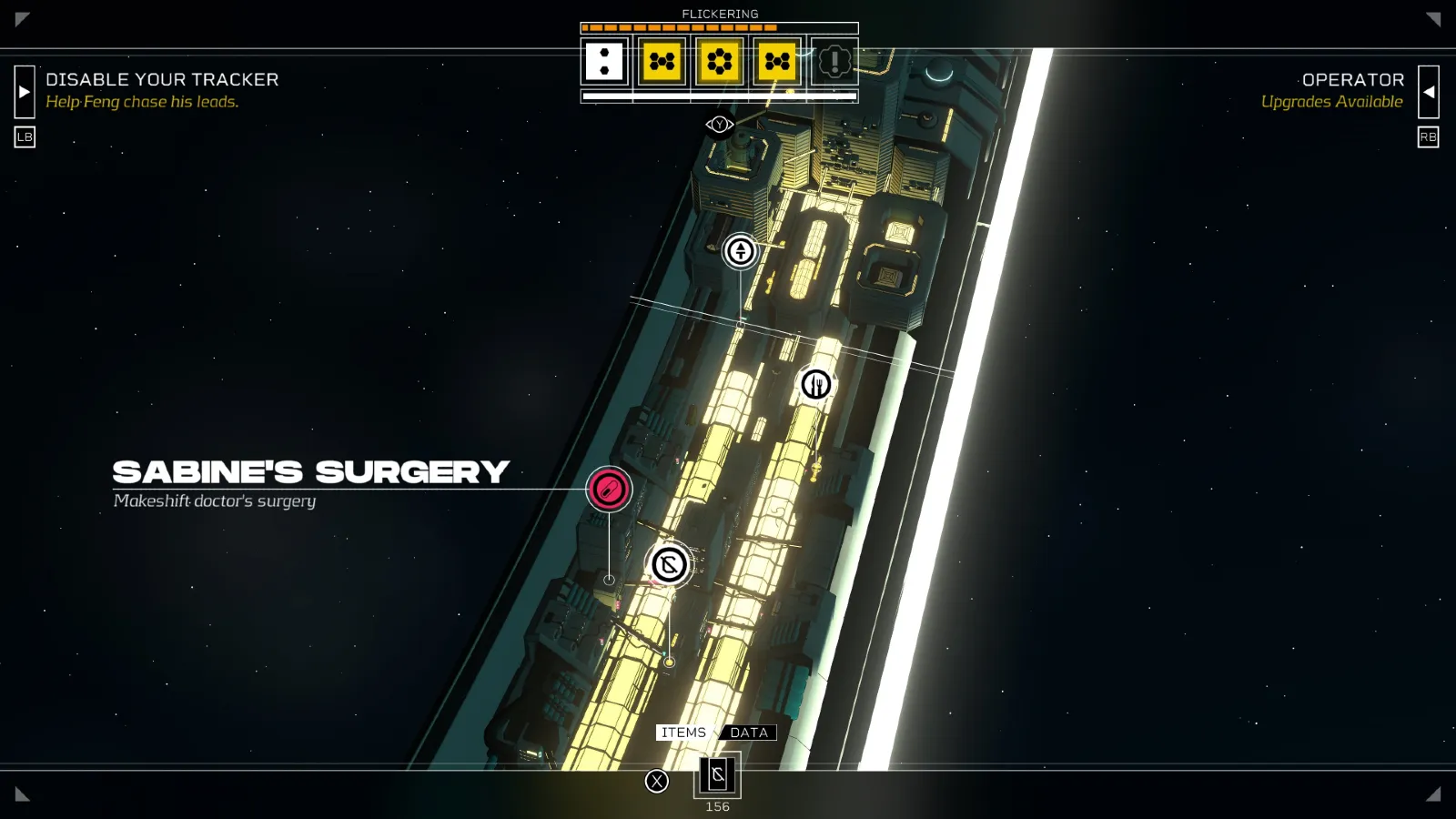Select the slashed C map marker
1456x819 pixels.
669,565
